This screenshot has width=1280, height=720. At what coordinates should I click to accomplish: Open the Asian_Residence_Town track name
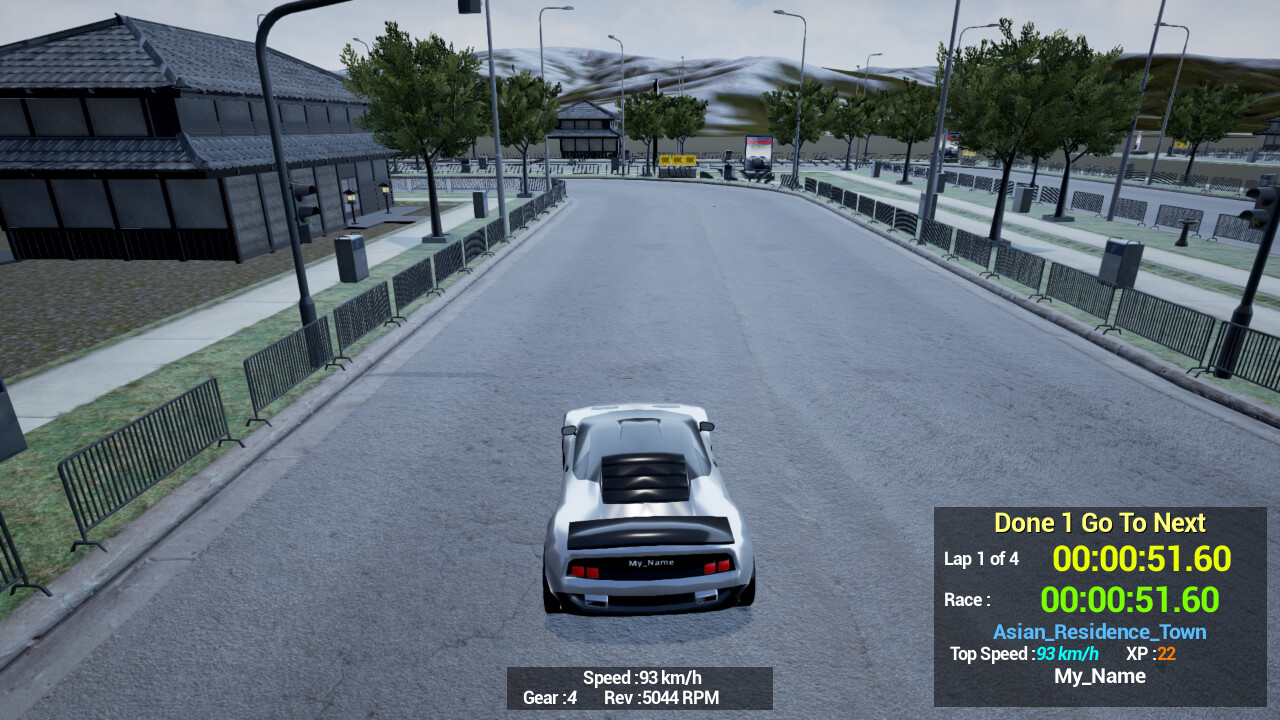[x=1099, y=631]
